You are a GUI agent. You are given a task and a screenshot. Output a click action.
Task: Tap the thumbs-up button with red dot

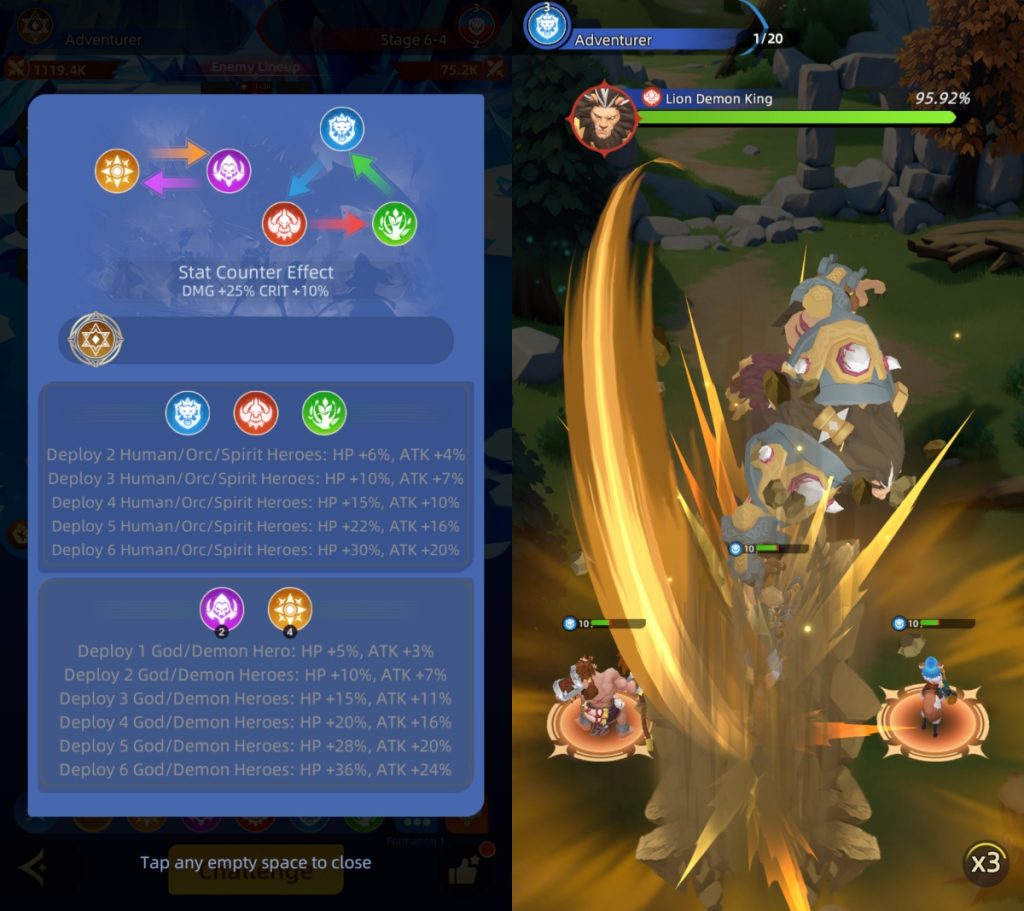point(464,869)
